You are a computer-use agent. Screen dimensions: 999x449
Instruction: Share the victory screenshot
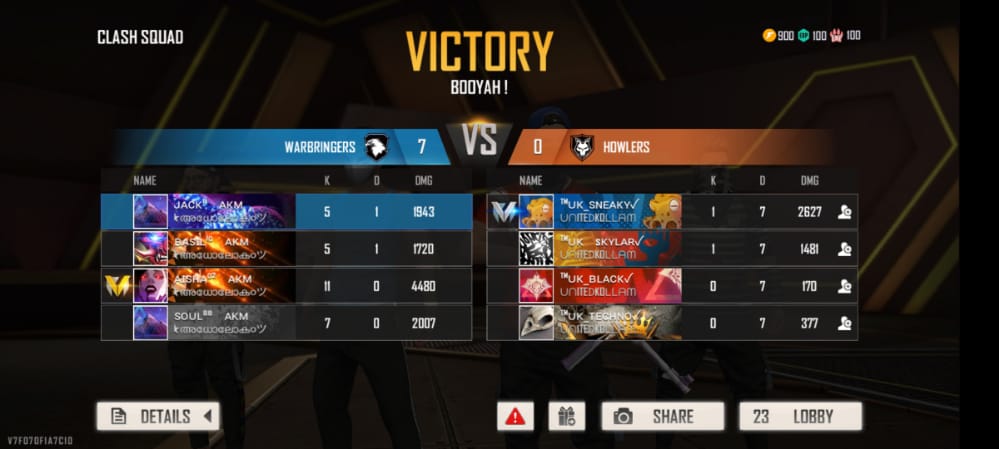[x=662, y=416]
